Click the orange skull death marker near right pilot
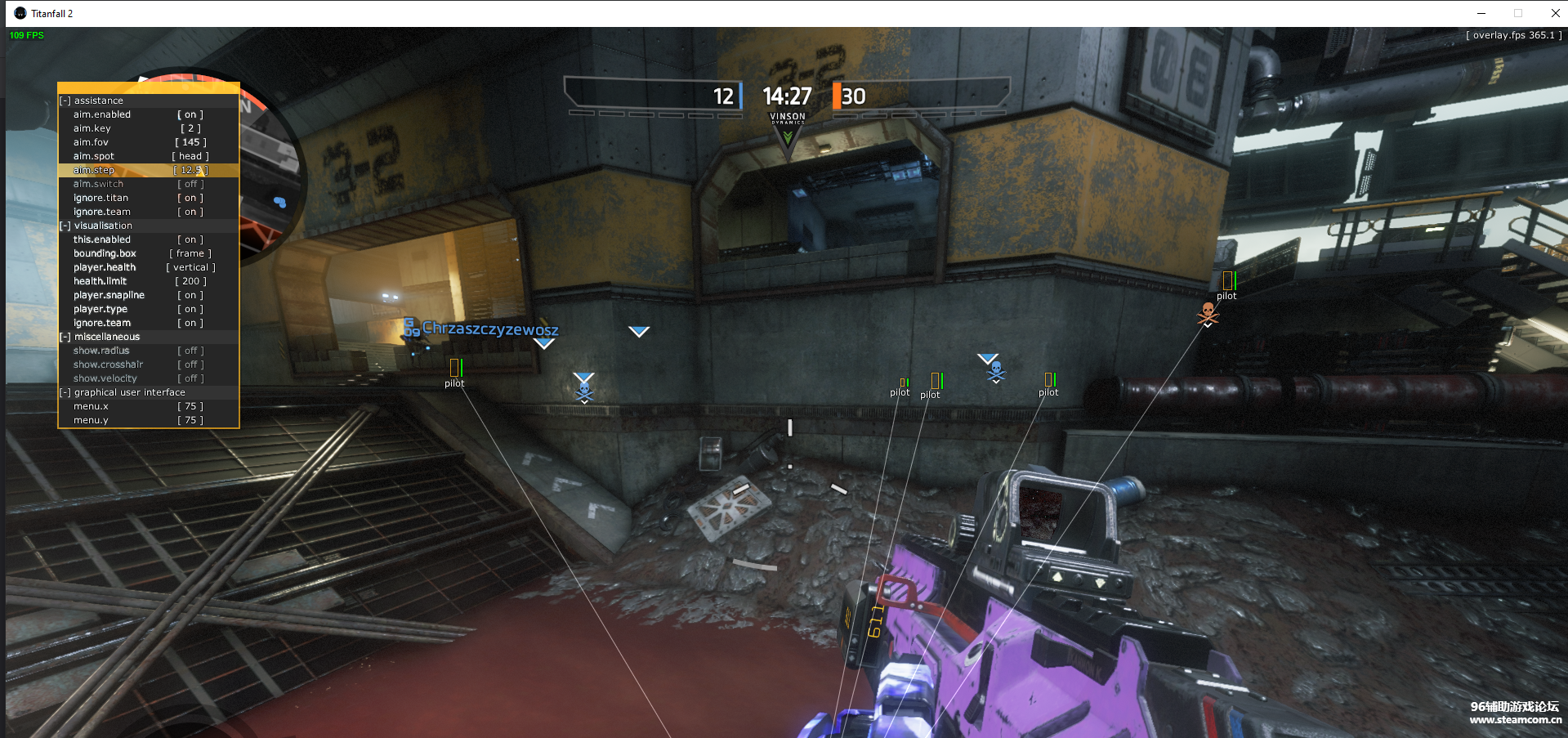This screenshot has height=738, width=1568. point(1207,311)
